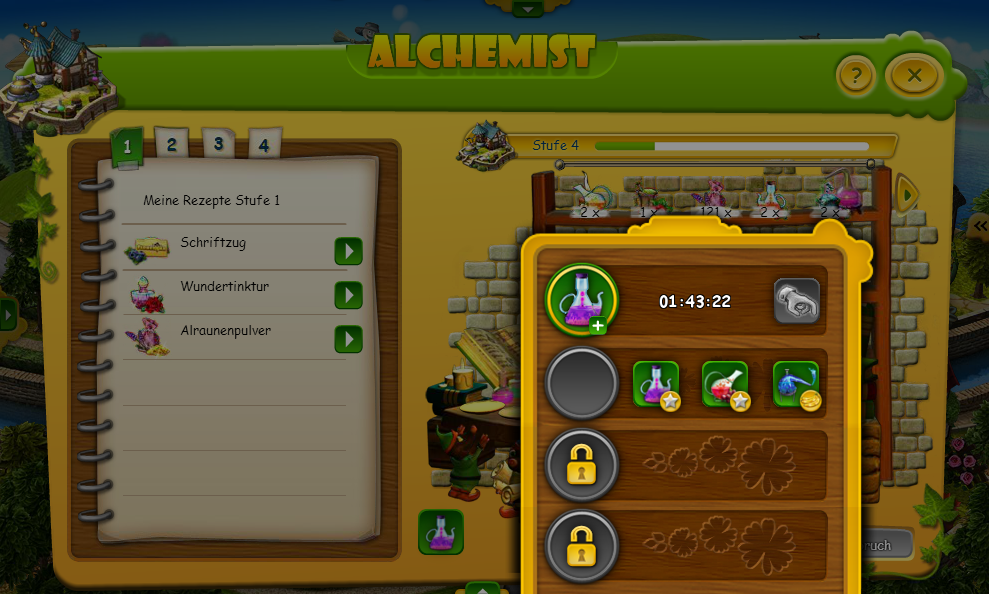Click the active purple potion production slot
This screenshot has width=989, height=594.
point(582,300)
